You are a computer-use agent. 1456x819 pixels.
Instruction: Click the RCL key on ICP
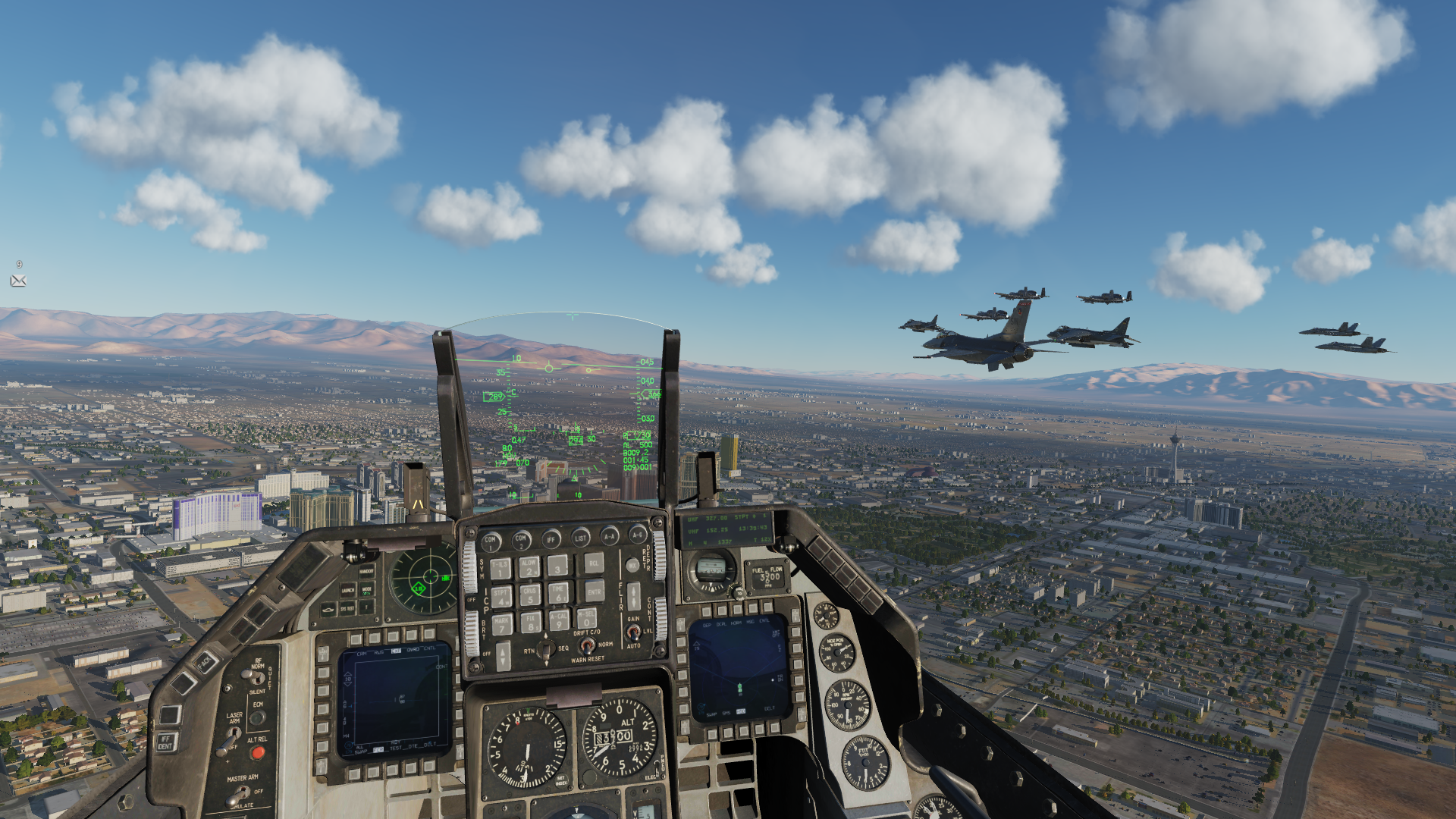click(594, 563)
